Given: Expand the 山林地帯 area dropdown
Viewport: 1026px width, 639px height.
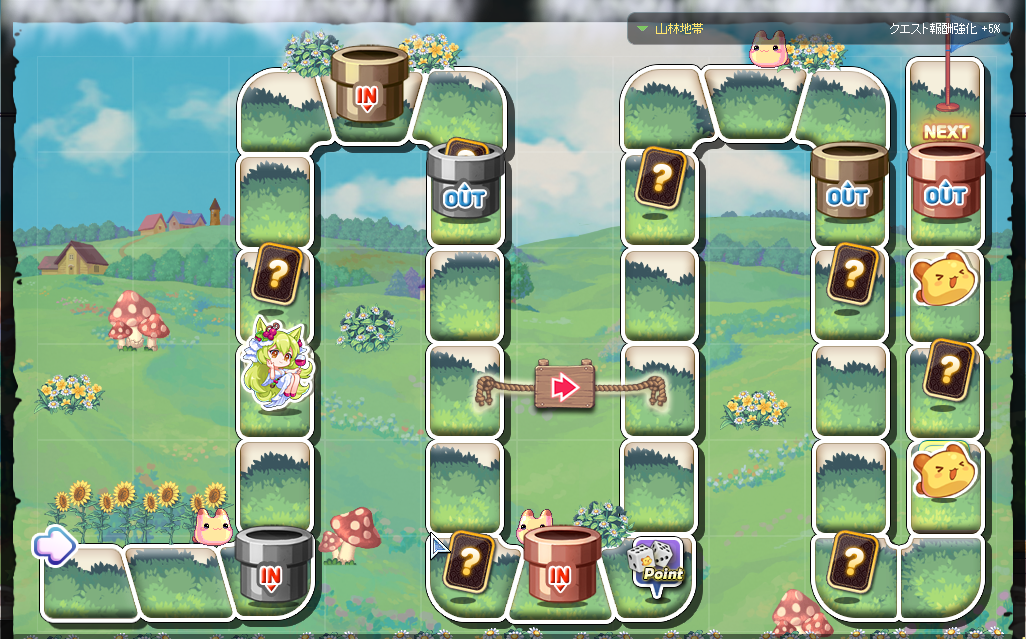Looking at the screenshot, I should 643,29.
